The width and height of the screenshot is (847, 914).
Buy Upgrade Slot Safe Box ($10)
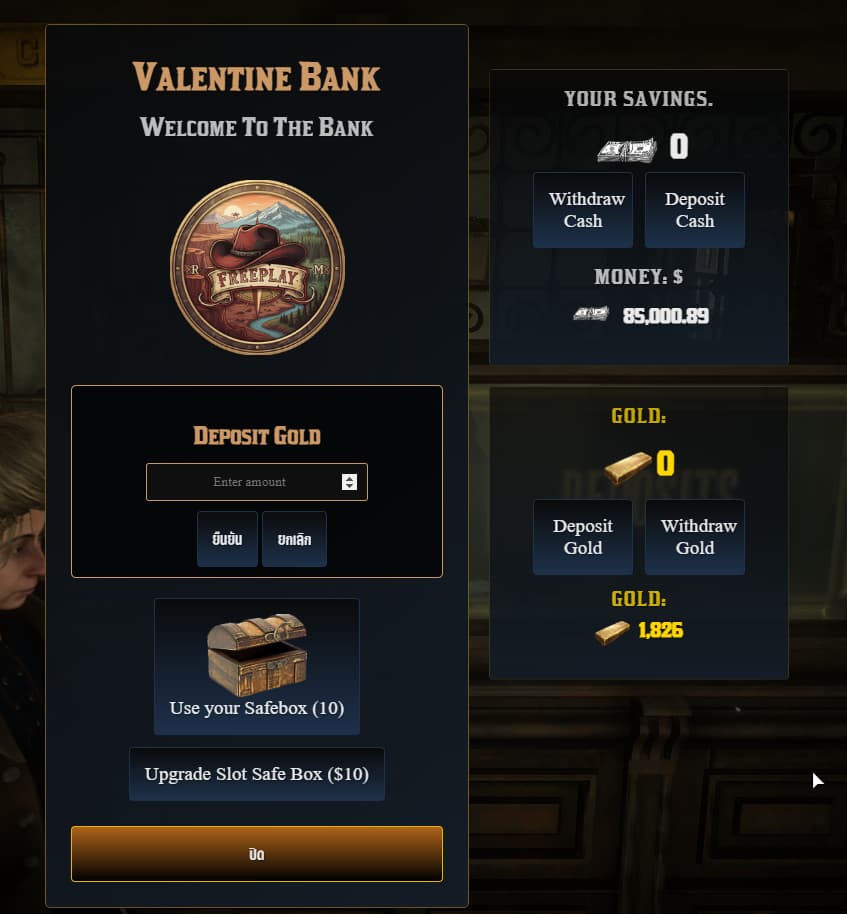[x=257, y=774]
